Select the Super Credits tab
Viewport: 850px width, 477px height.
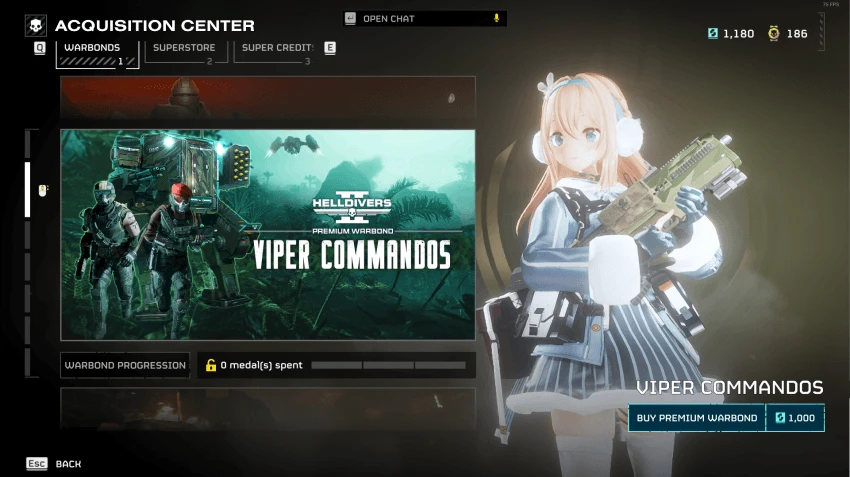tap(277, 51)
